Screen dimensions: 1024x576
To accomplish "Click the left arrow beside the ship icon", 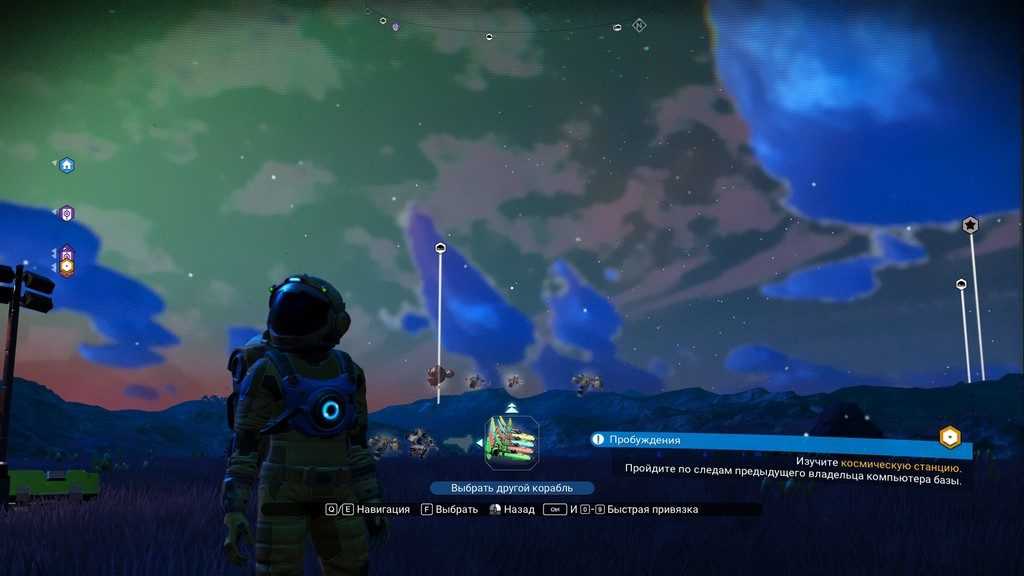I will pyautogui.click(x=478, y=442).
